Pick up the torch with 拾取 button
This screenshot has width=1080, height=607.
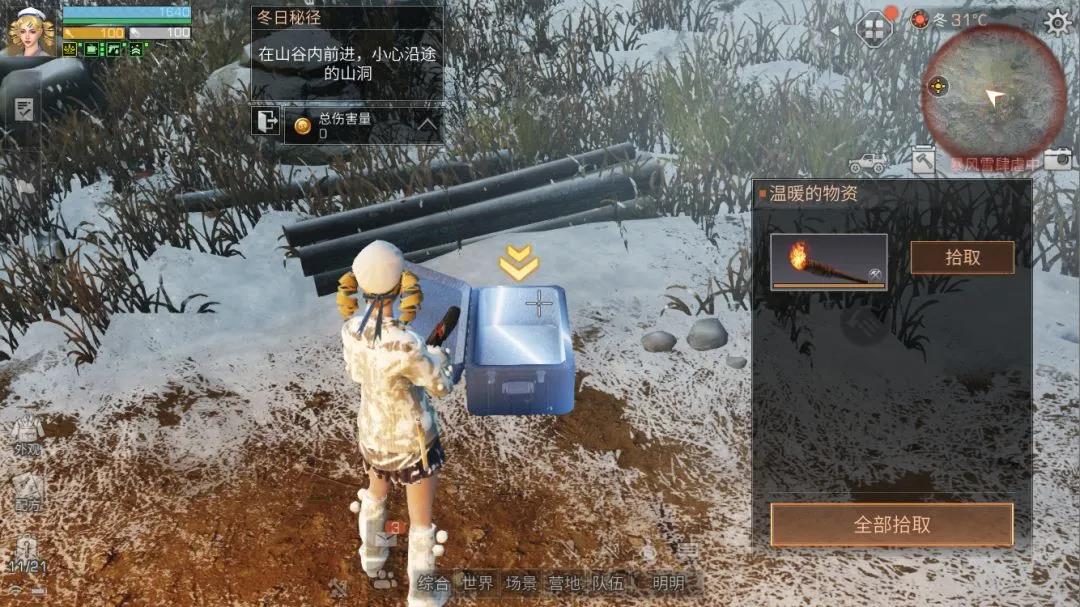962,257
